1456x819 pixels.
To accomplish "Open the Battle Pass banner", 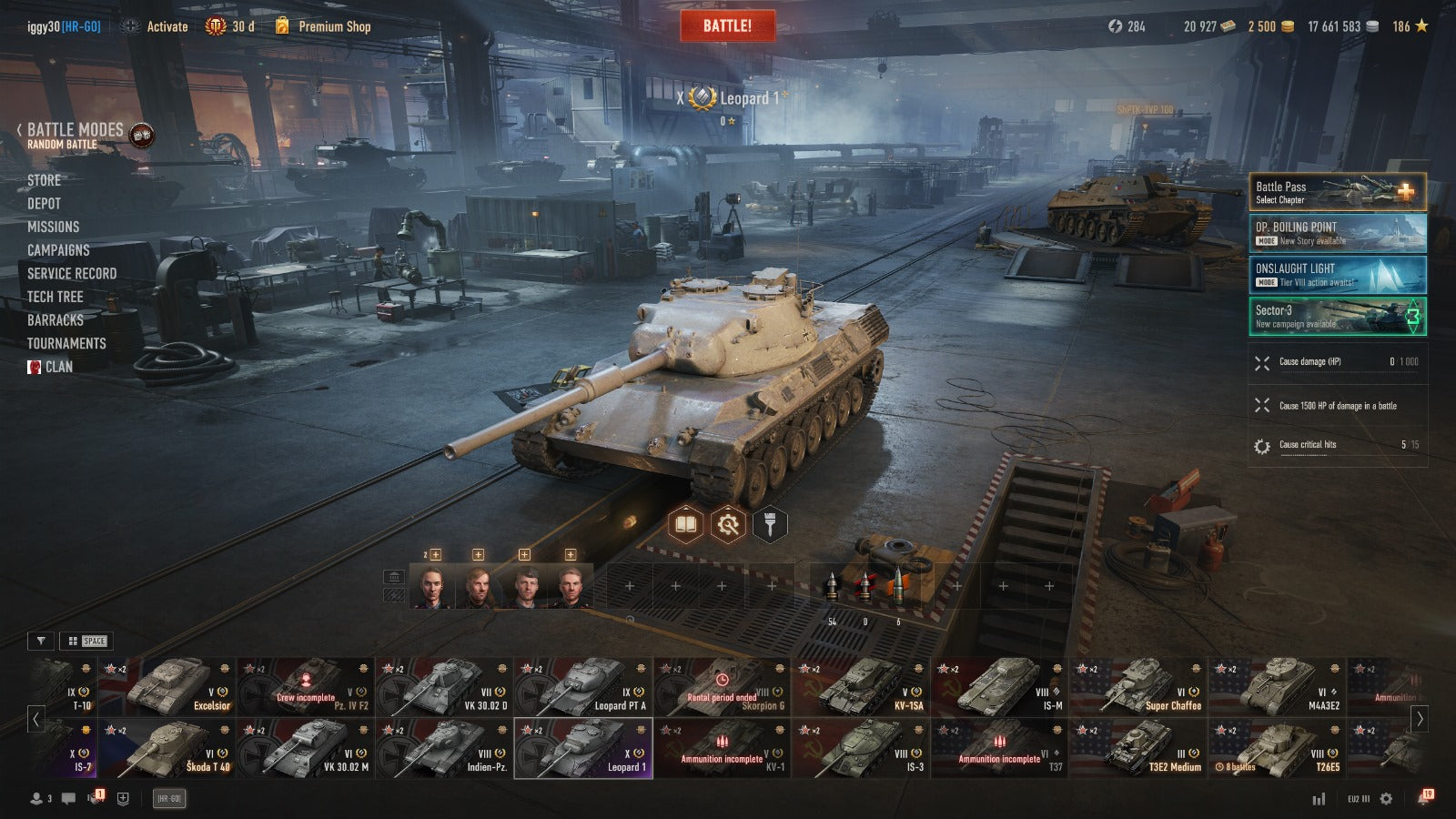I will [1337, 192].
